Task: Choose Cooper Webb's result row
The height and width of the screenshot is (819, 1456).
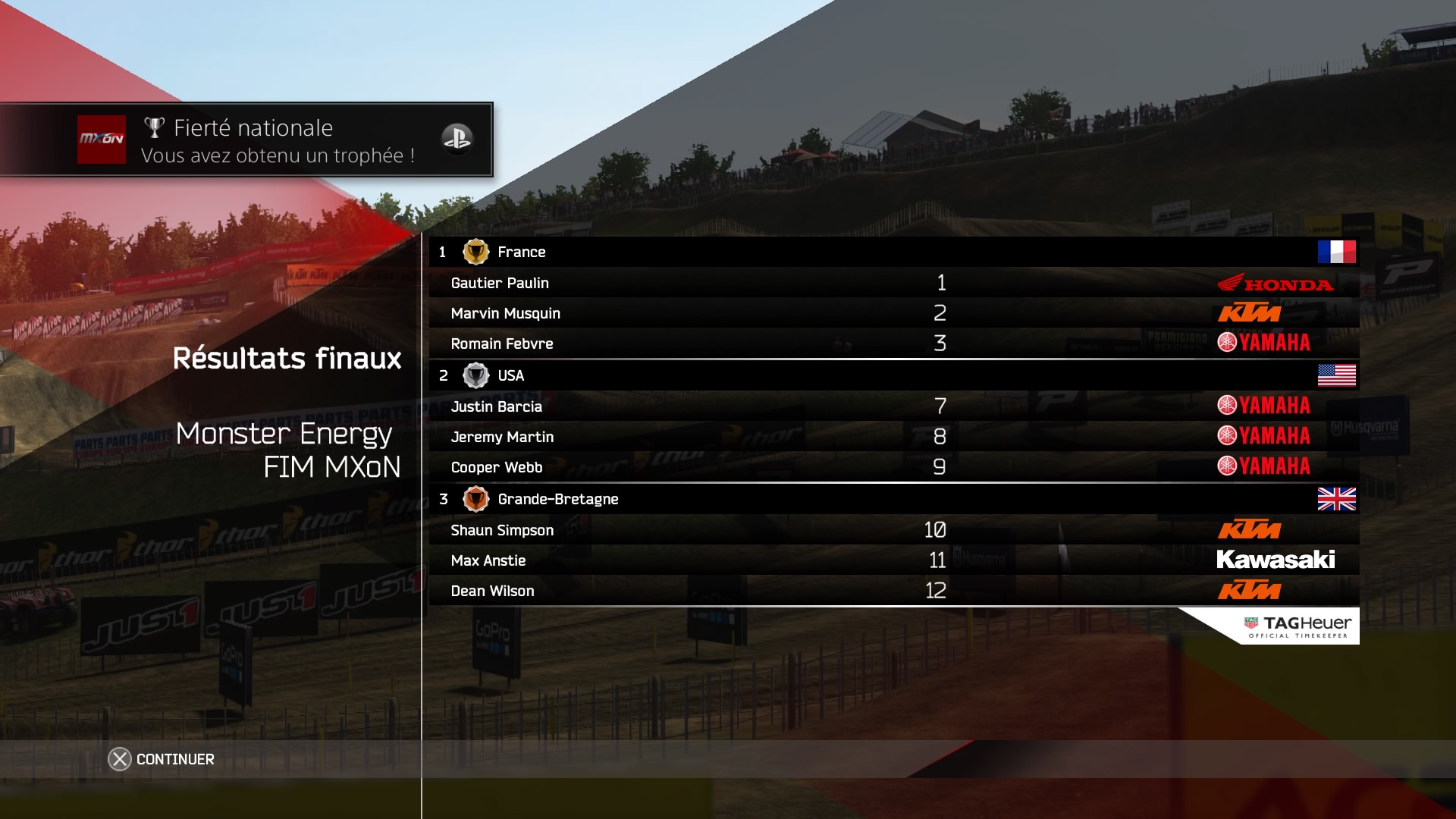Action: [x=893, y=467]
